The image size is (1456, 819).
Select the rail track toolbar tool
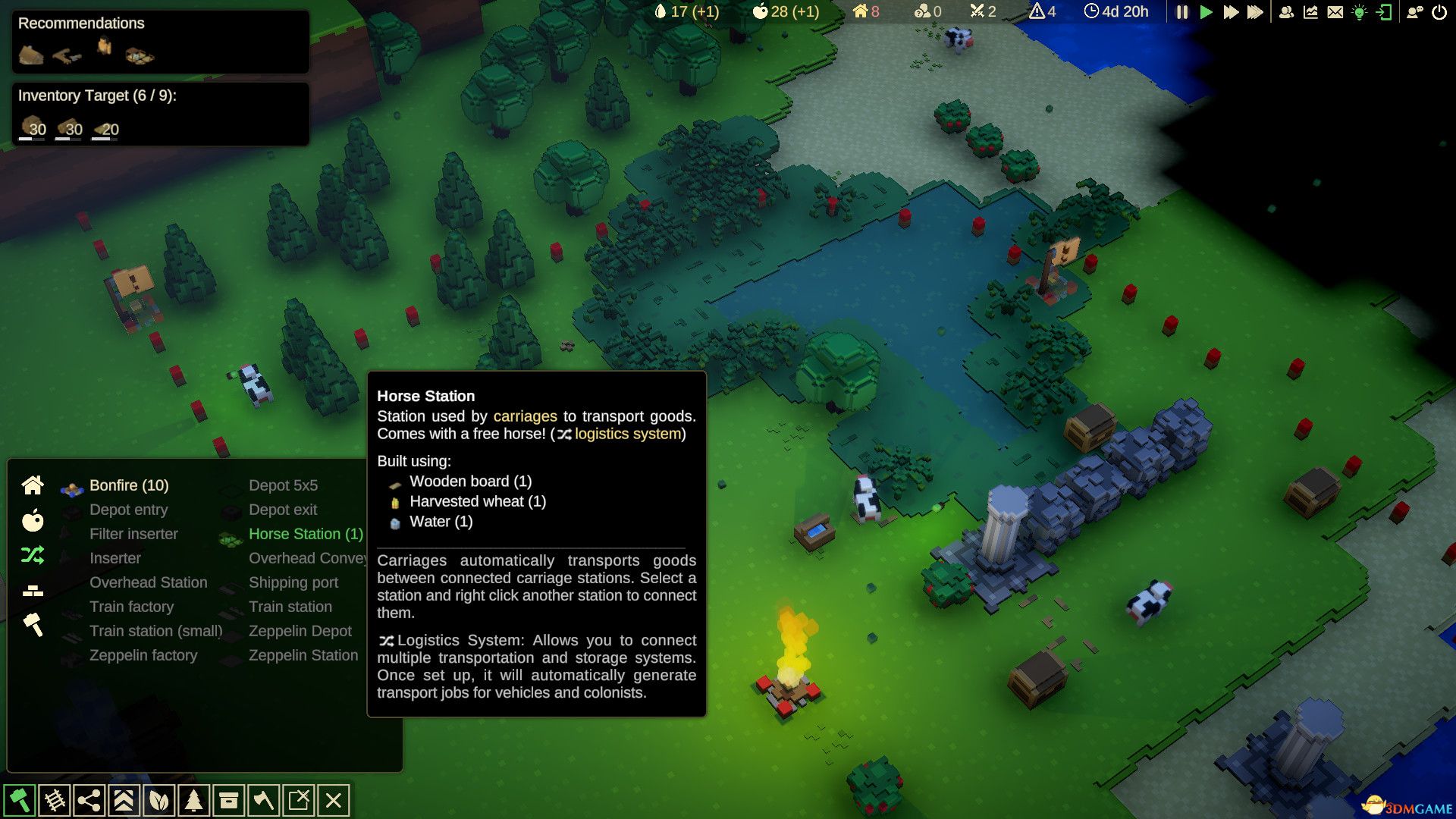[x=54, y=800]
